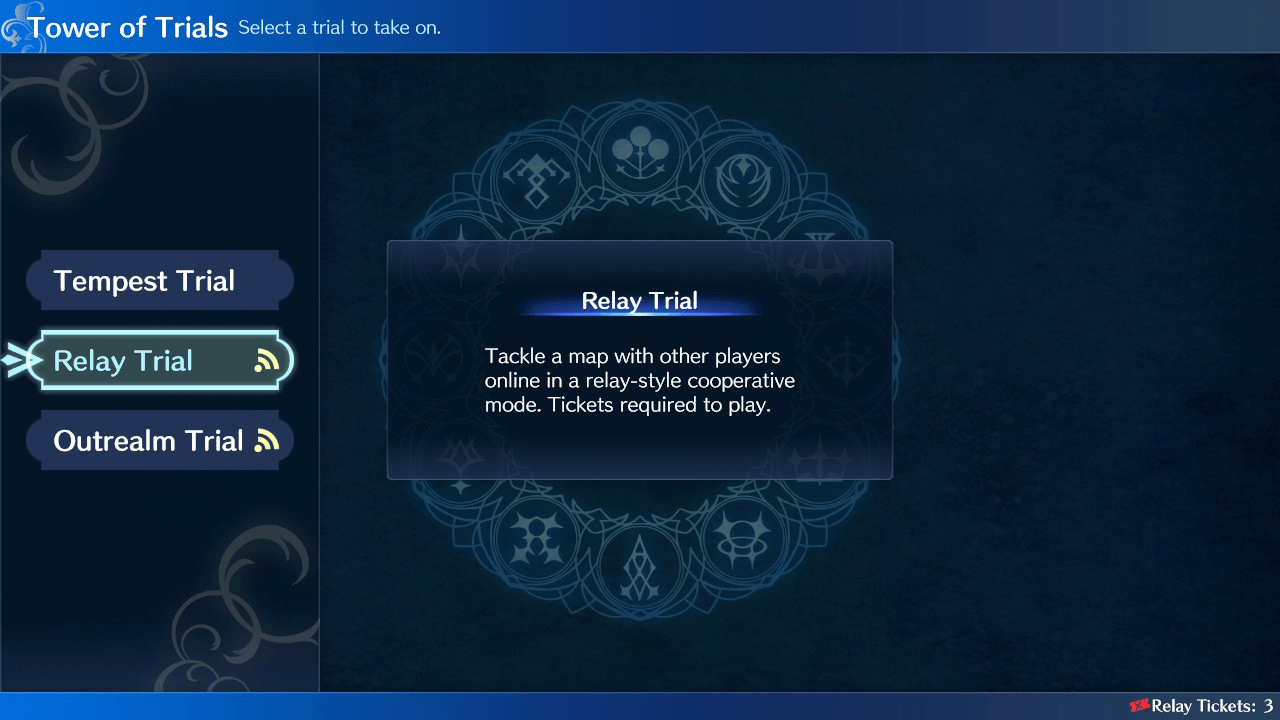
Task: Click the arrow cursor beside Relay Trial
Action: (x=16, y=360)
